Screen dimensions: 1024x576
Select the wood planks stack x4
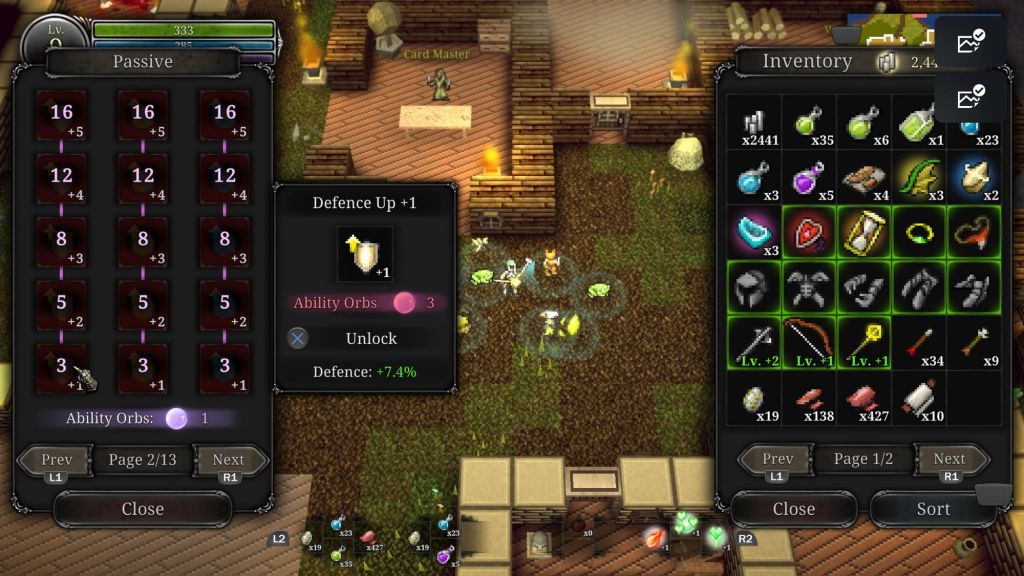tap(863, 178)
